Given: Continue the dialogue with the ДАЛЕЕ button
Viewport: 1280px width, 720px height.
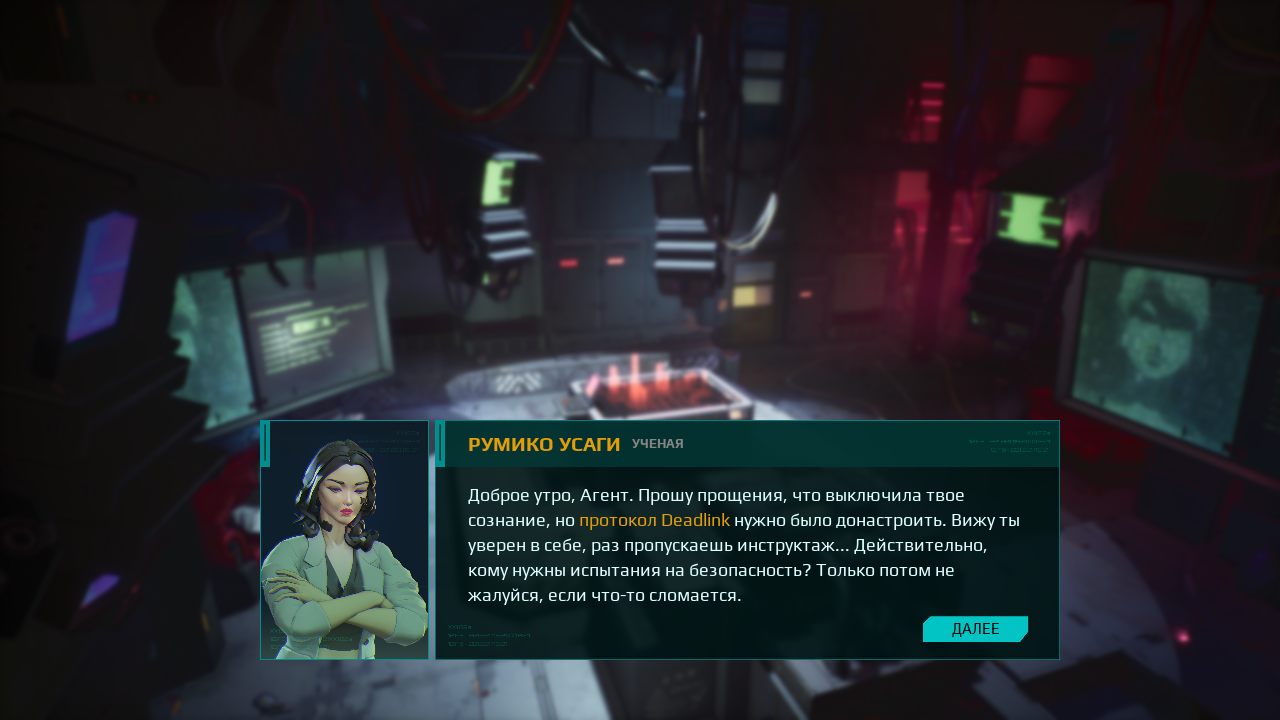Looking at the screenshot, I should coord(975,629).
